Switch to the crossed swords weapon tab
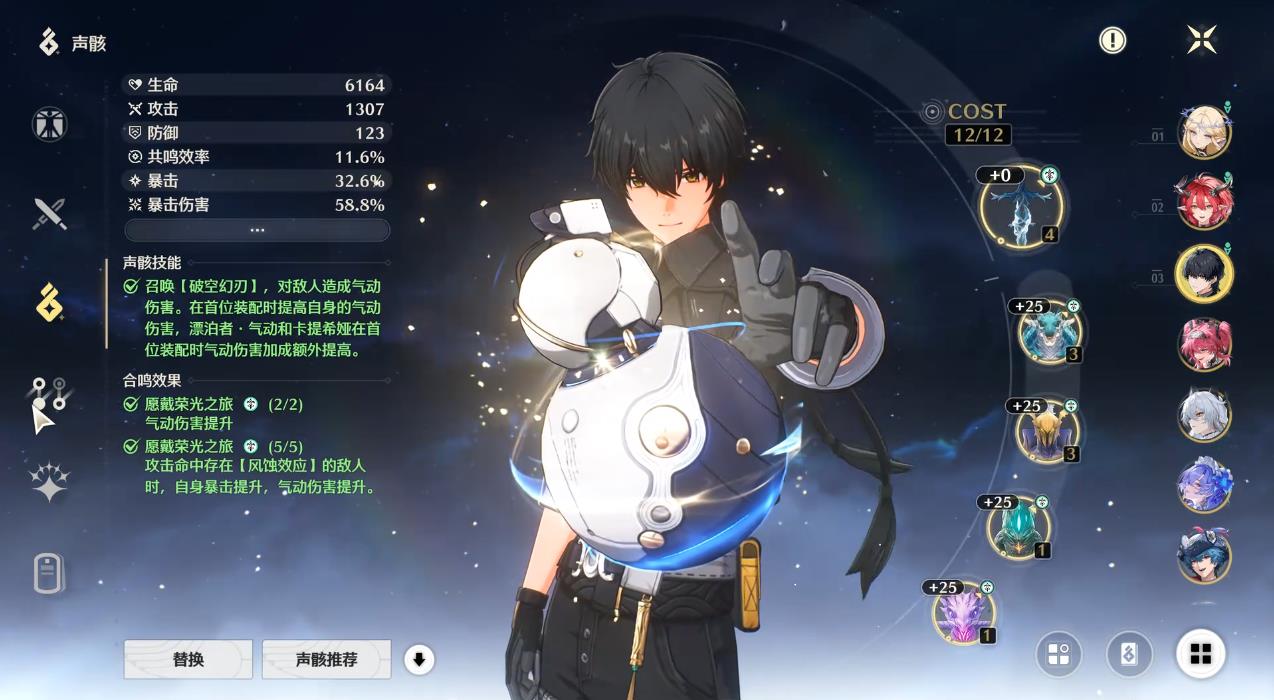The height and width of the screenshot is (700, 1274). [x=49, y=214]
